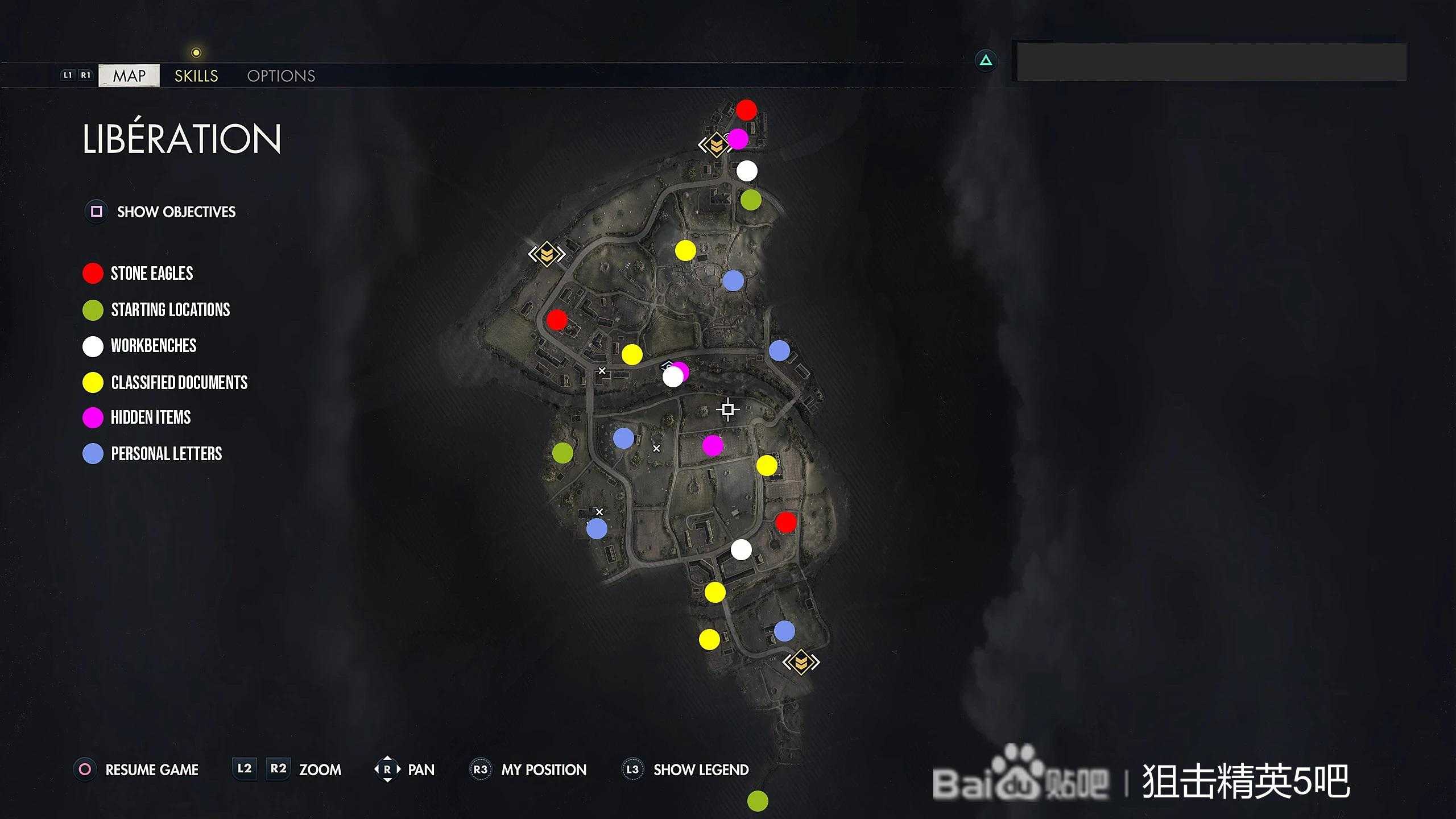Select the Personal Letters legend entry
Image resolution: width=1456 pixels, height=819 pixels.
[166, 454]
